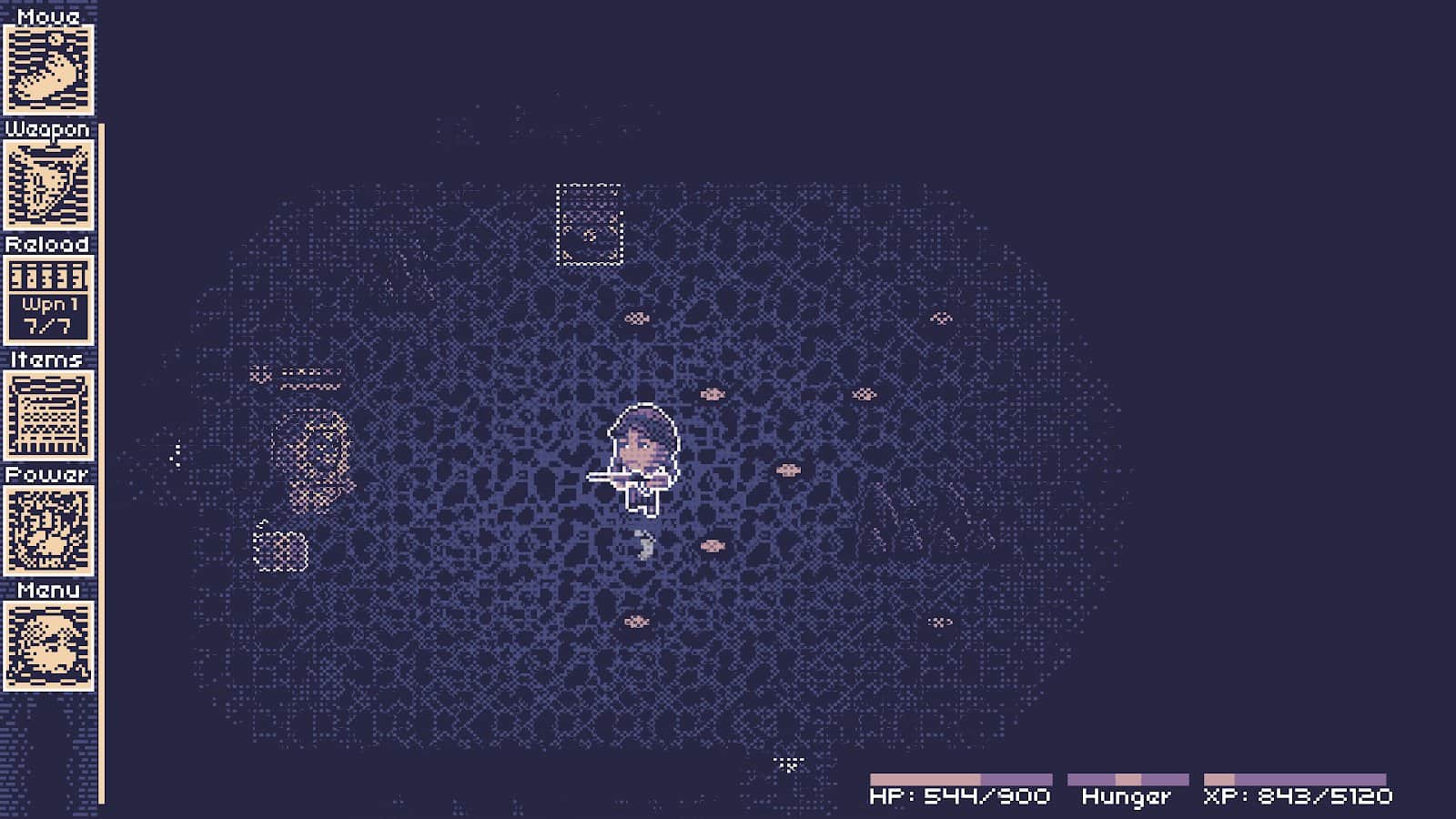Select the Move action button
Image resolution: width=1456 pixels, height=819 pixels.
[48, 69]
